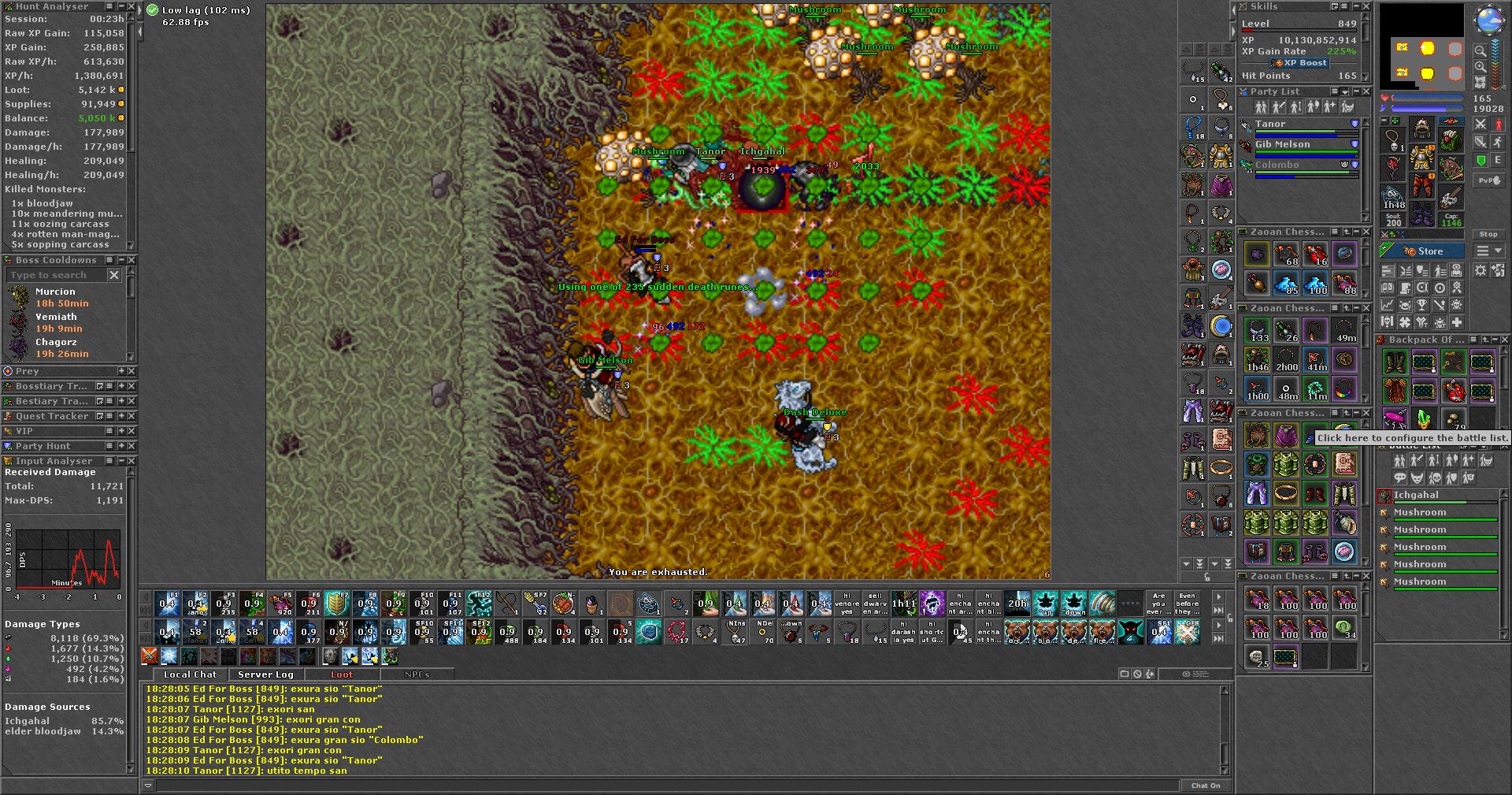Screen dimensions: 1512x795
Task: Clear the Boss Cooldowns search box
Action: click(x=114, y=275)
